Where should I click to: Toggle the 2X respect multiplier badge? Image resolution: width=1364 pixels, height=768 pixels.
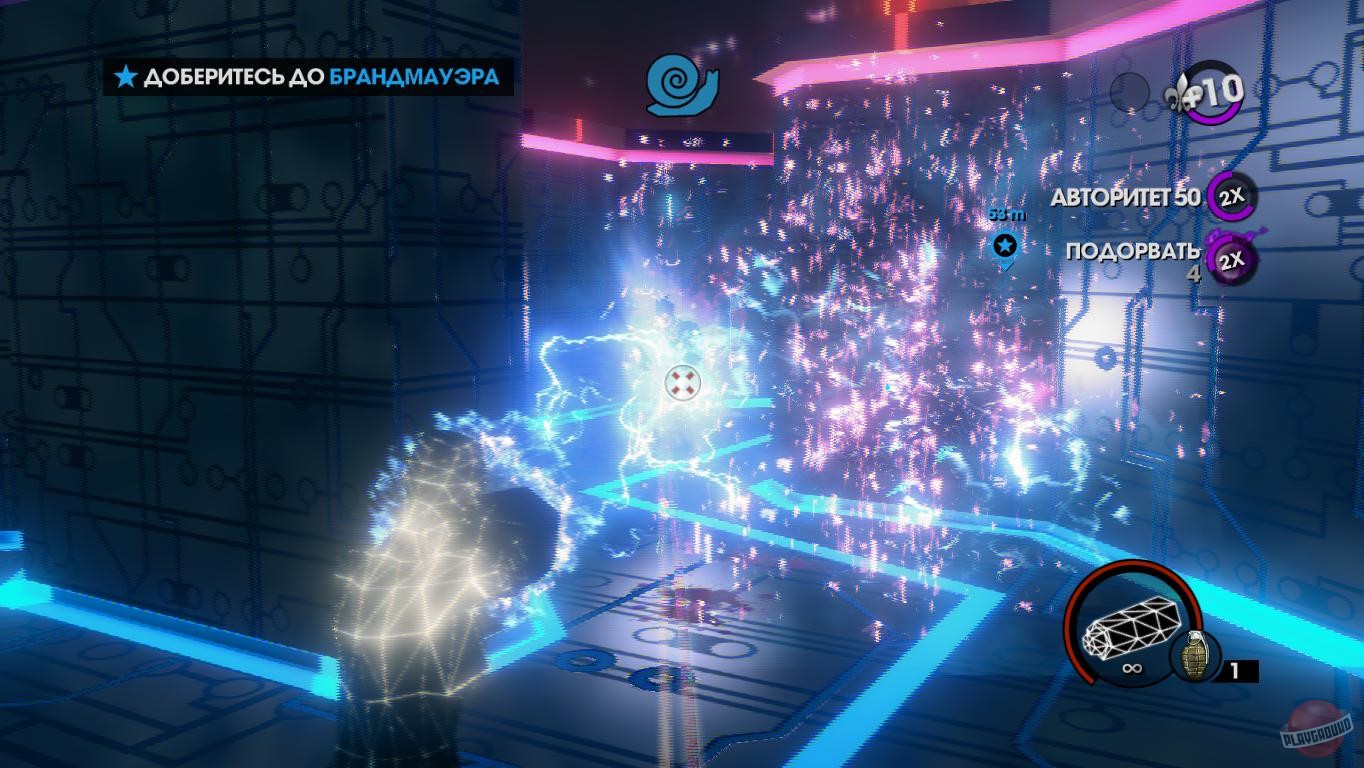(x=1231, y=199)
